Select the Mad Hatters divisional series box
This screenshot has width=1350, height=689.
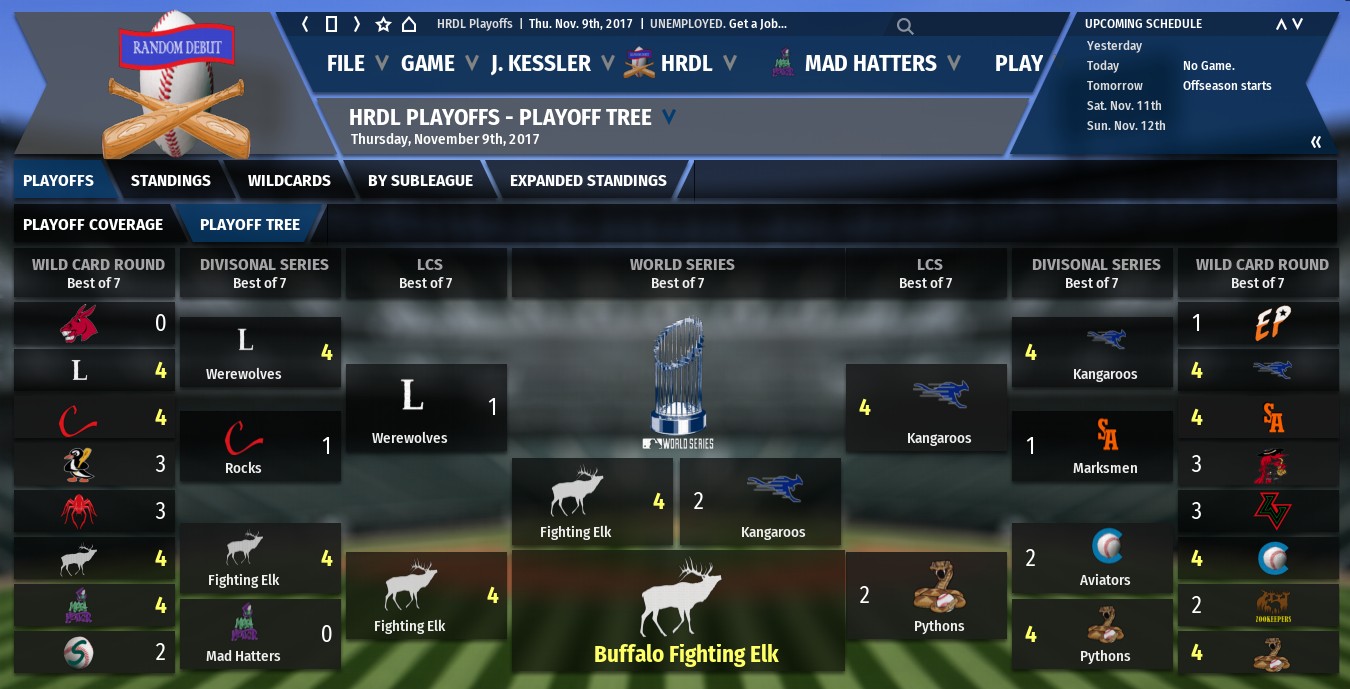(x=260, y=634)
